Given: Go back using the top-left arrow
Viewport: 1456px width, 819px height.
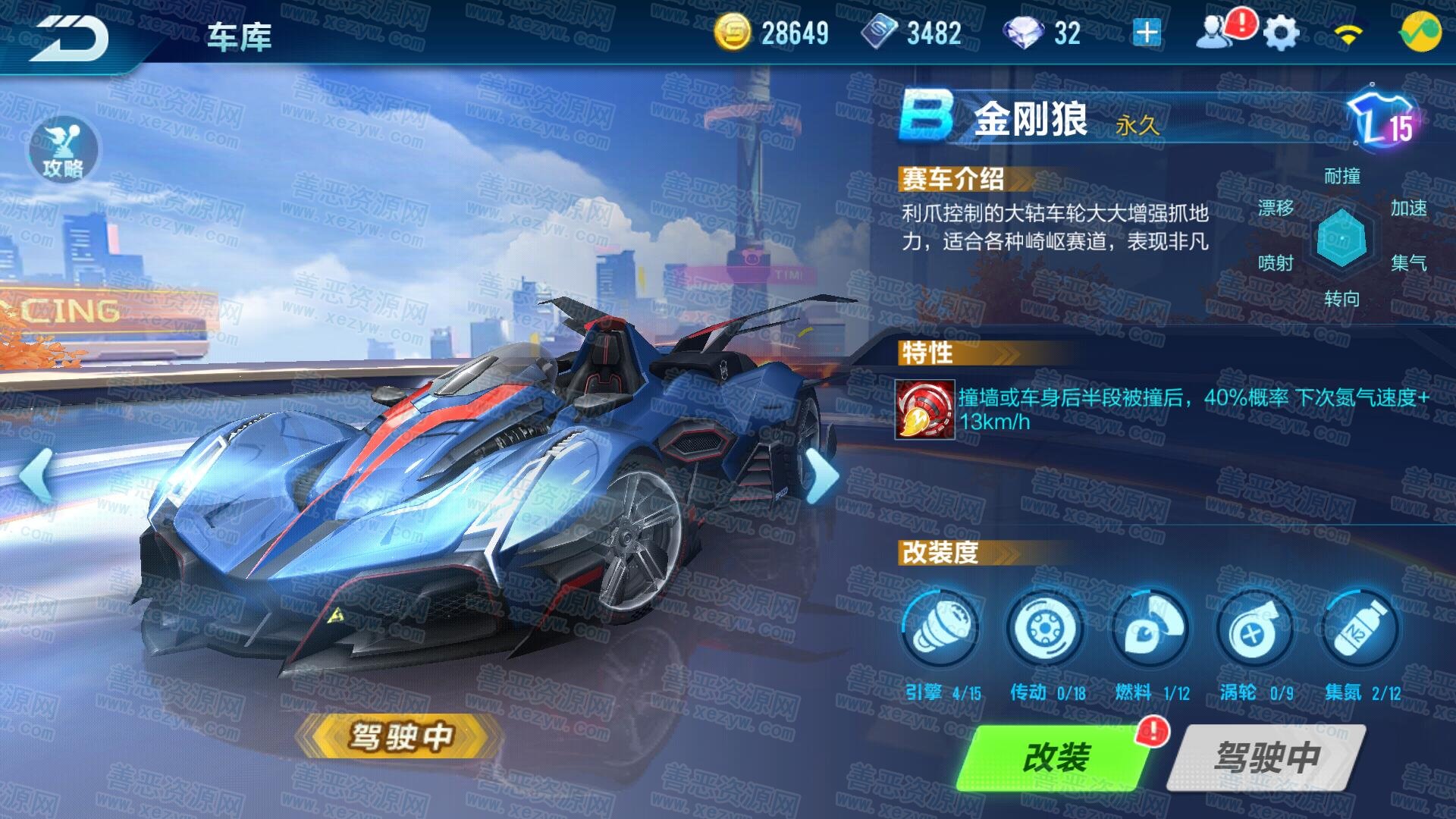Looking at the screenshot, I should click(x=72, y=36).
